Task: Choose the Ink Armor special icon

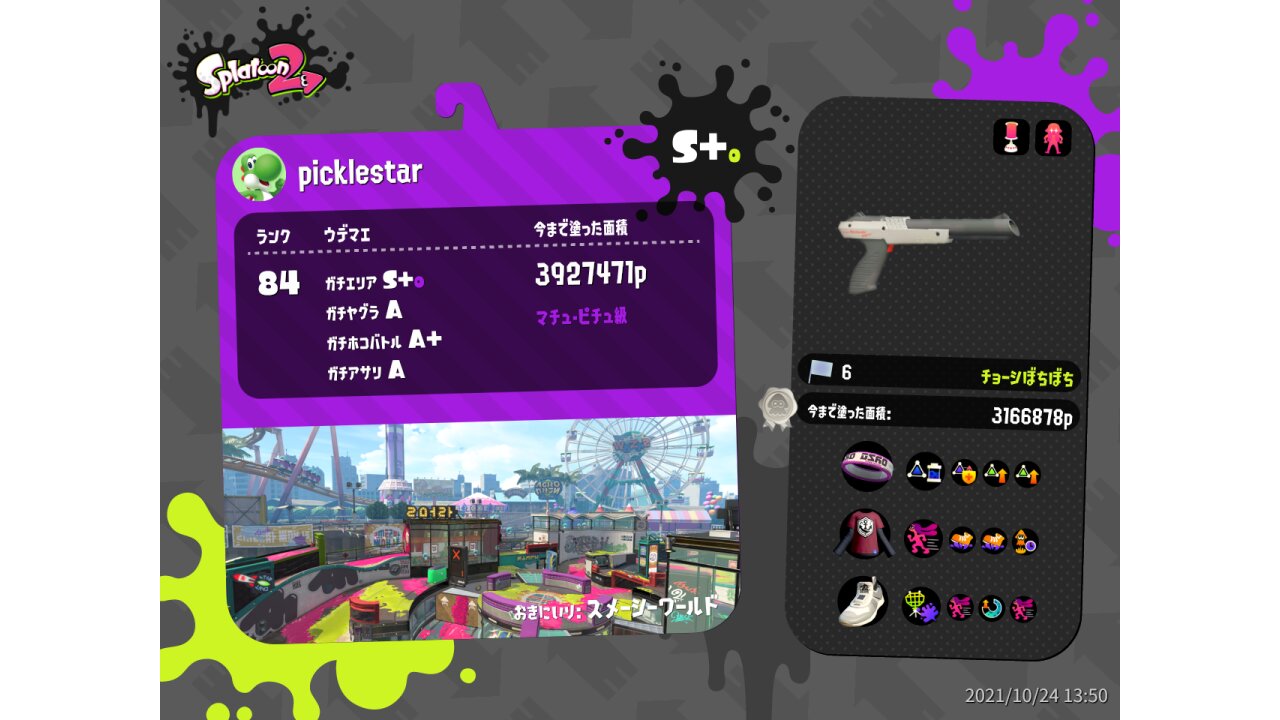Action: click(x=1053, y=138)
